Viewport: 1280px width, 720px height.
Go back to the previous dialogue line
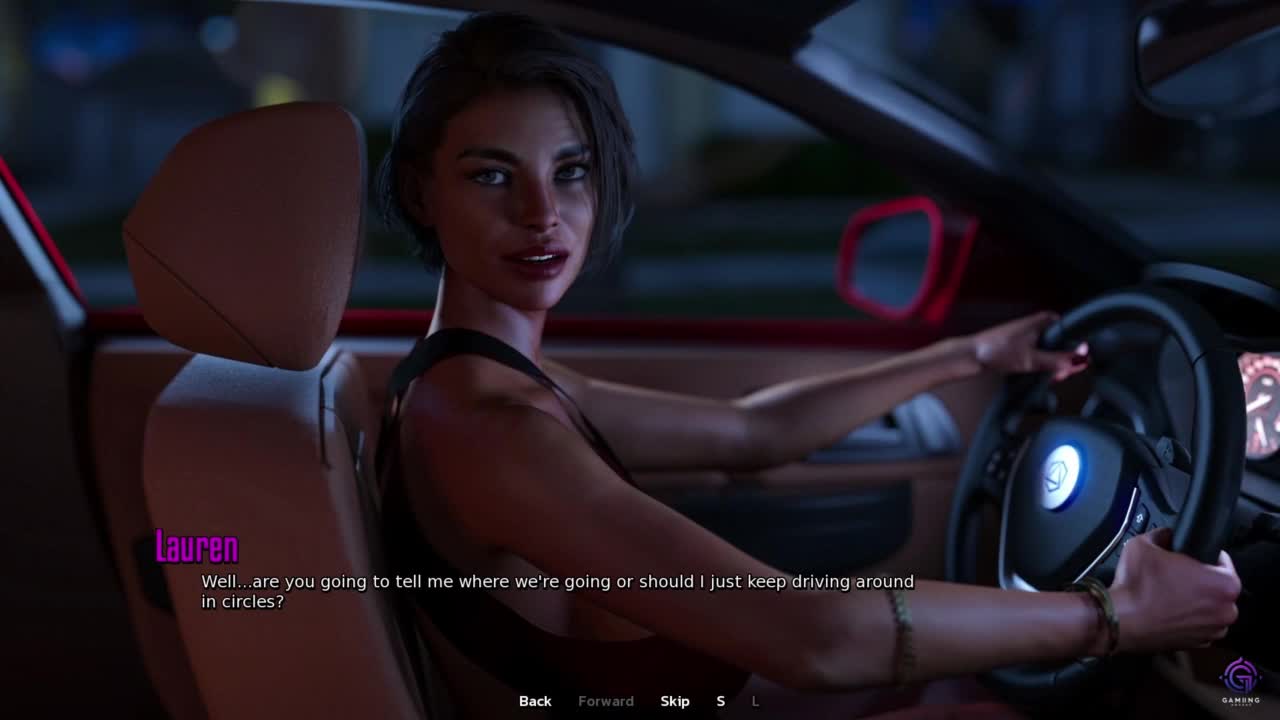coord(535,701)
